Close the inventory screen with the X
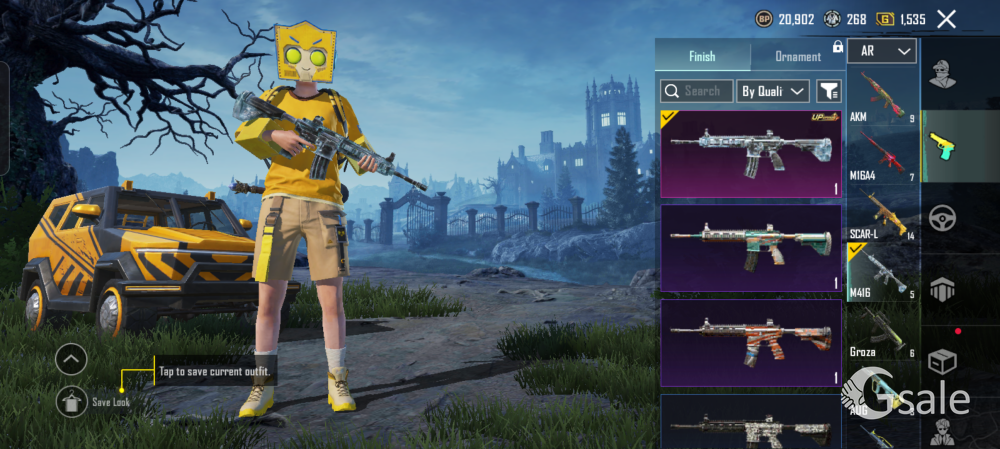This screenshot has height=449, width=1000. pos(946,19)
